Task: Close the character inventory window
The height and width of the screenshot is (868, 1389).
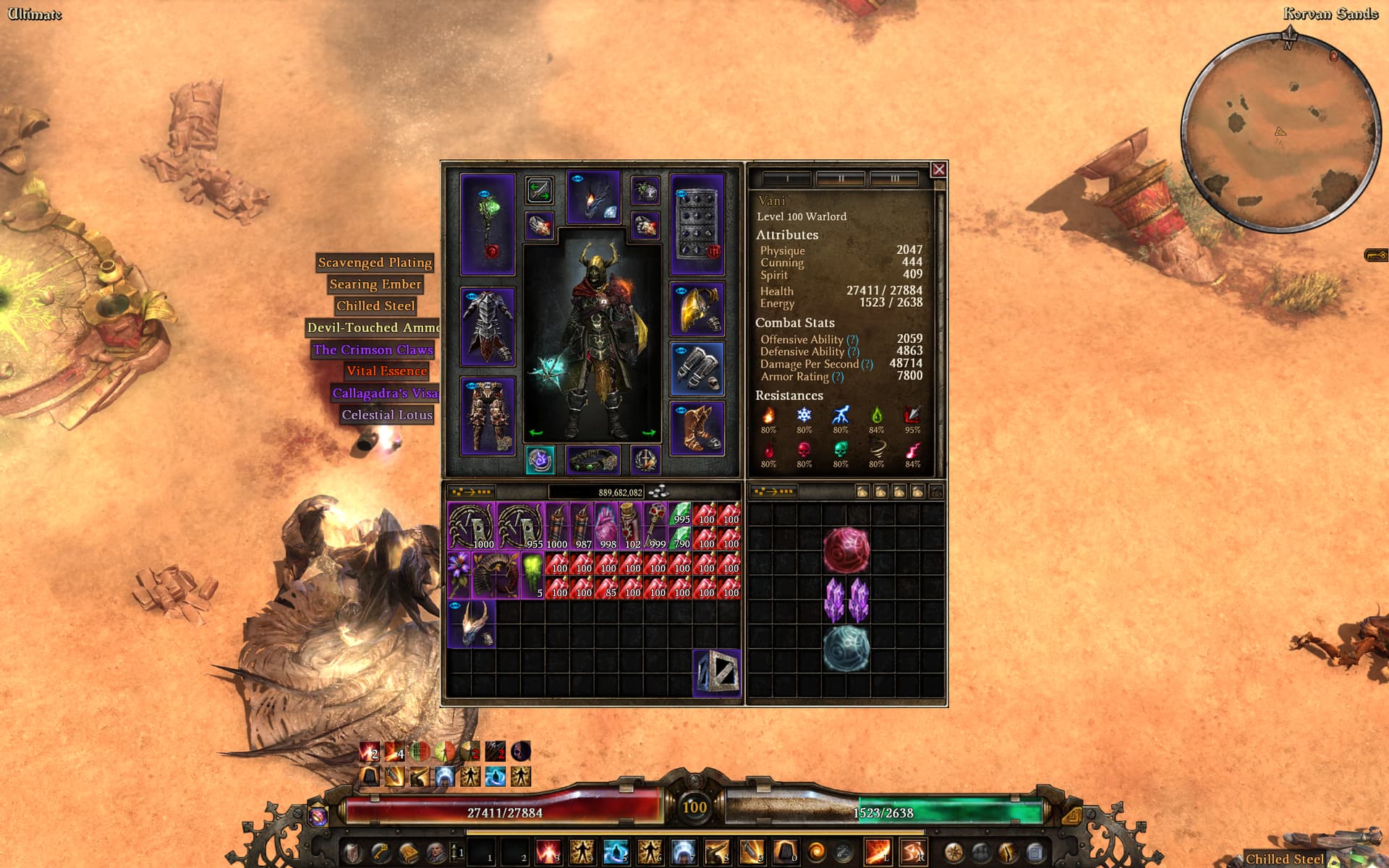Action: pos(938,169)
